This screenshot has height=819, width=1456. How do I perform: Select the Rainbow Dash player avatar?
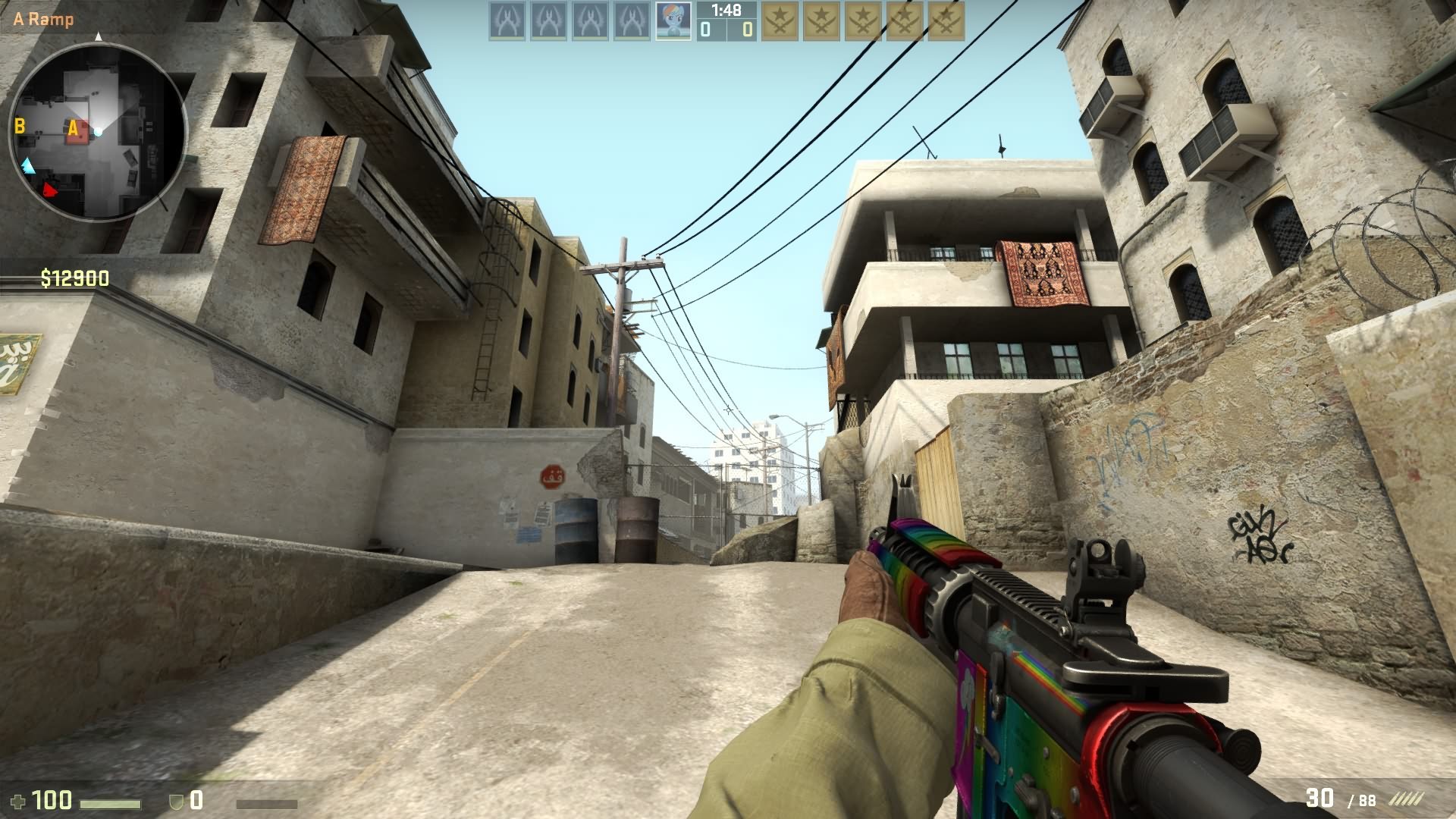673,21
